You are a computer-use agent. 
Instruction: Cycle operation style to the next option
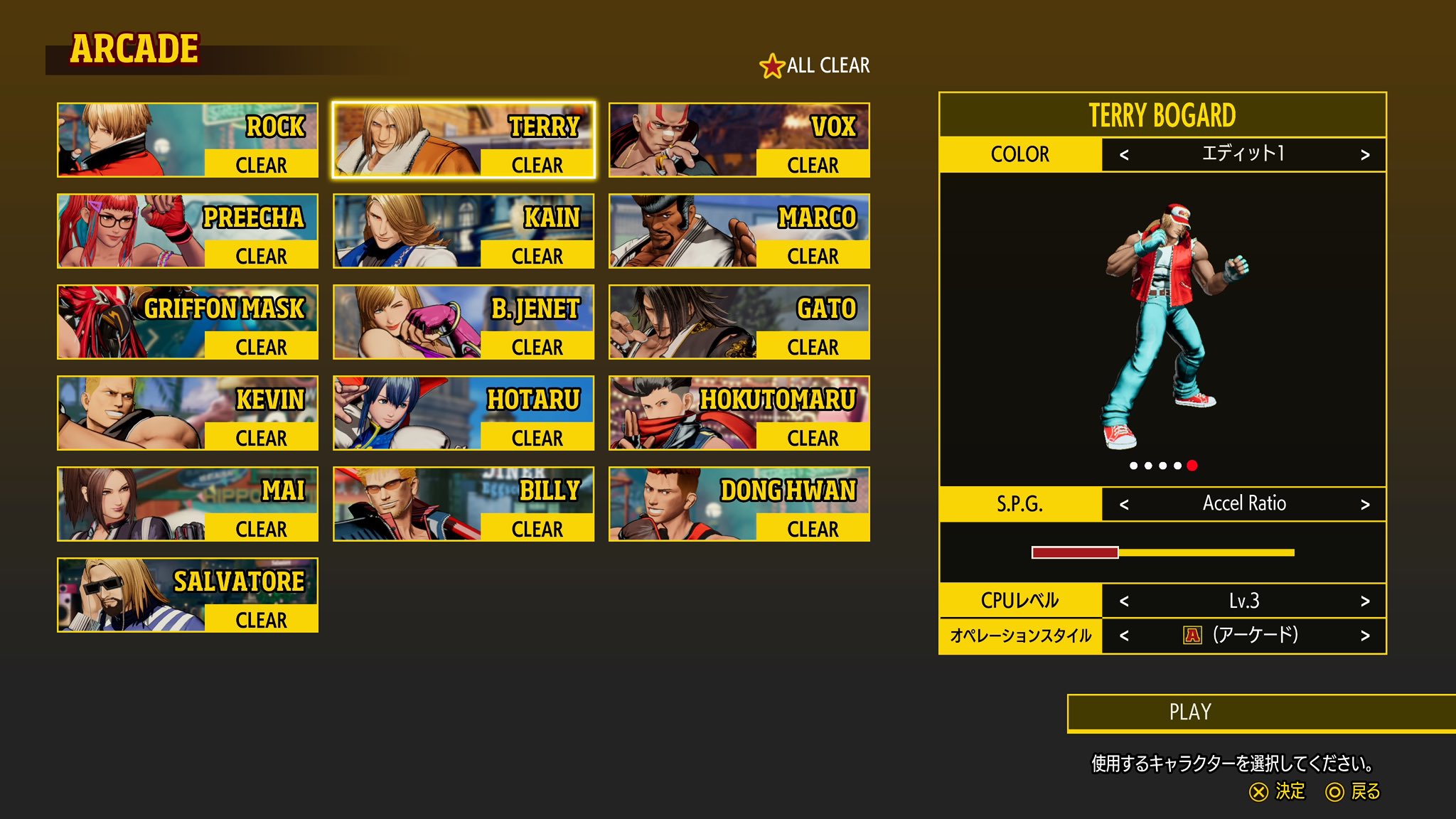[x=1364, y=636]
